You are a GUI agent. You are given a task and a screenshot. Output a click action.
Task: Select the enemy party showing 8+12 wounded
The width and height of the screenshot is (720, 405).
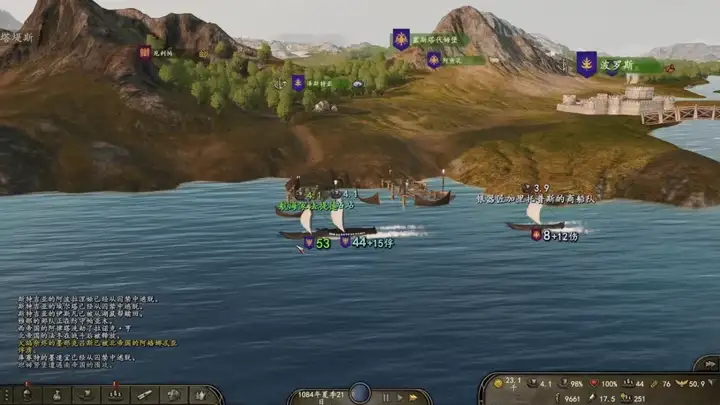coord(555,236)
